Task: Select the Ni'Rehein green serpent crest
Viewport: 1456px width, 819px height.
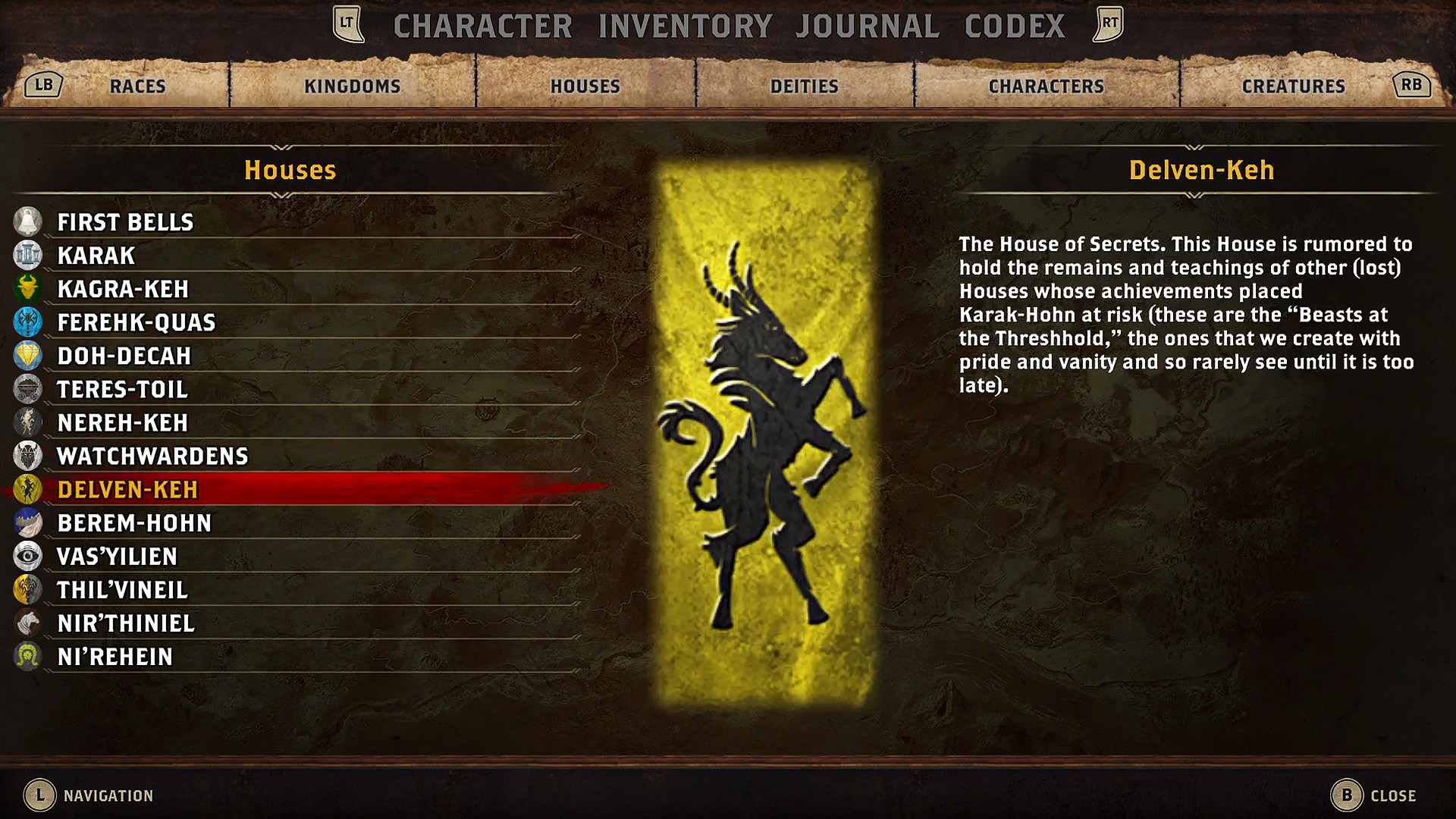Action: [28, 656]
